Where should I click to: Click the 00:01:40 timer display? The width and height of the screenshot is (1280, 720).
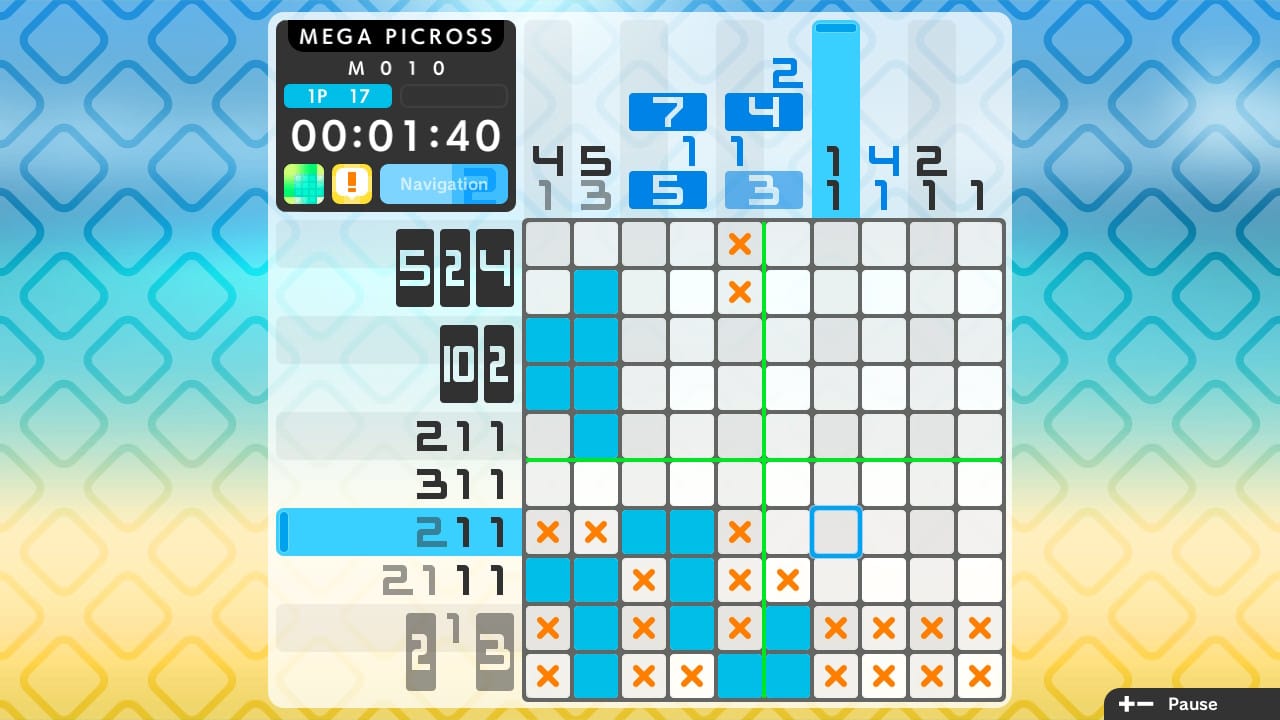coord(395,136)
